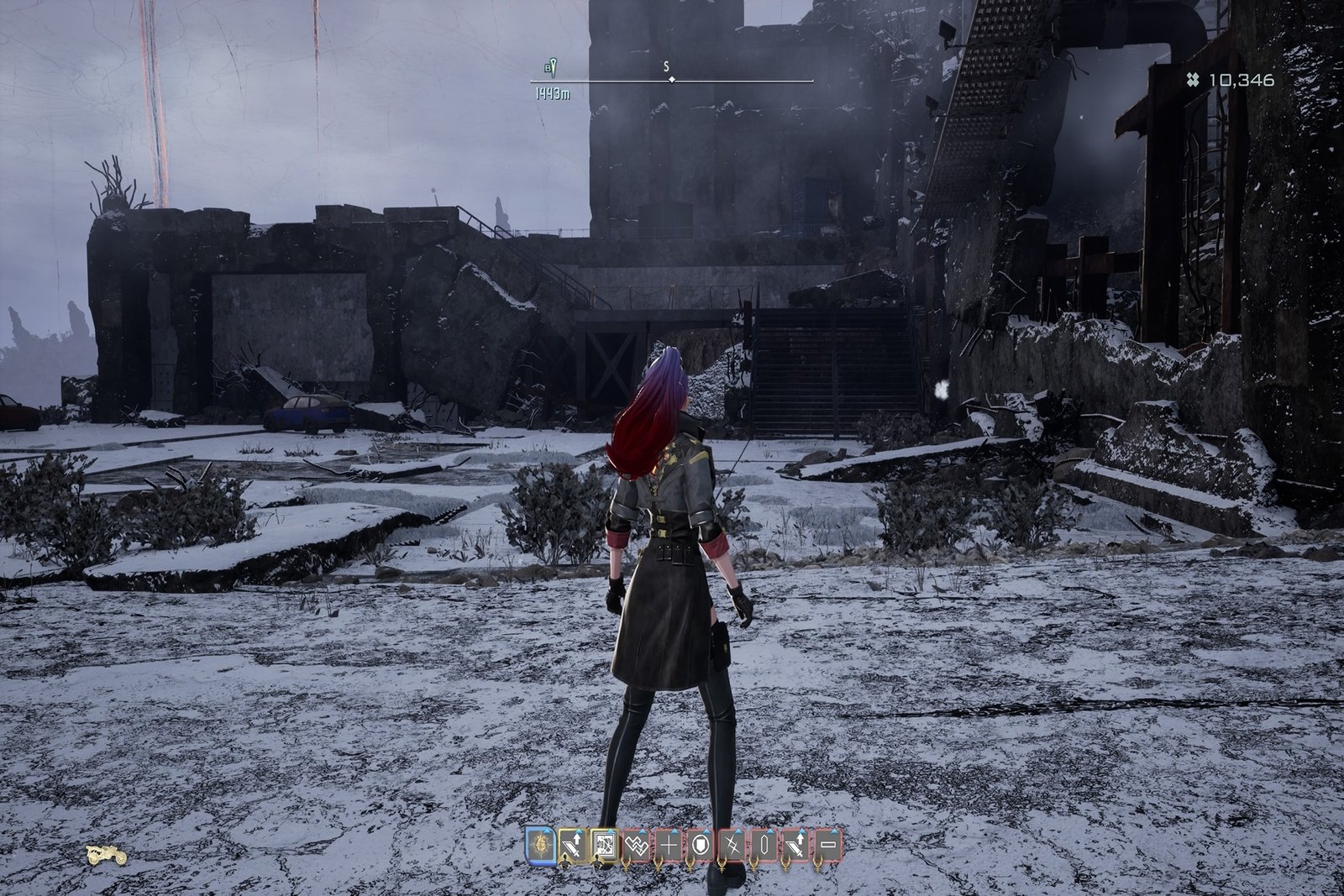
Task: Trigger the crossed slashes ability
Action: (732, 846)
